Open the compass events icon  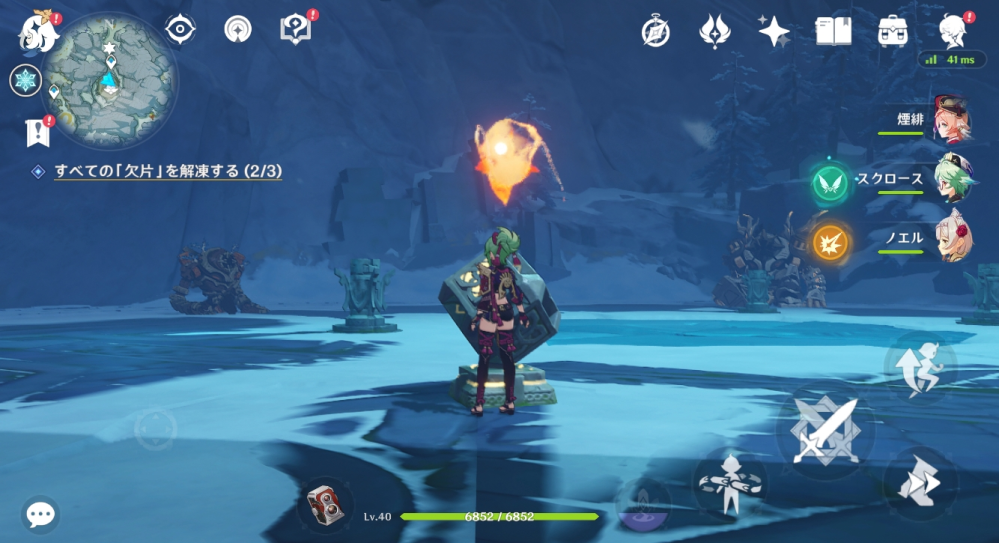click(655, 31)
